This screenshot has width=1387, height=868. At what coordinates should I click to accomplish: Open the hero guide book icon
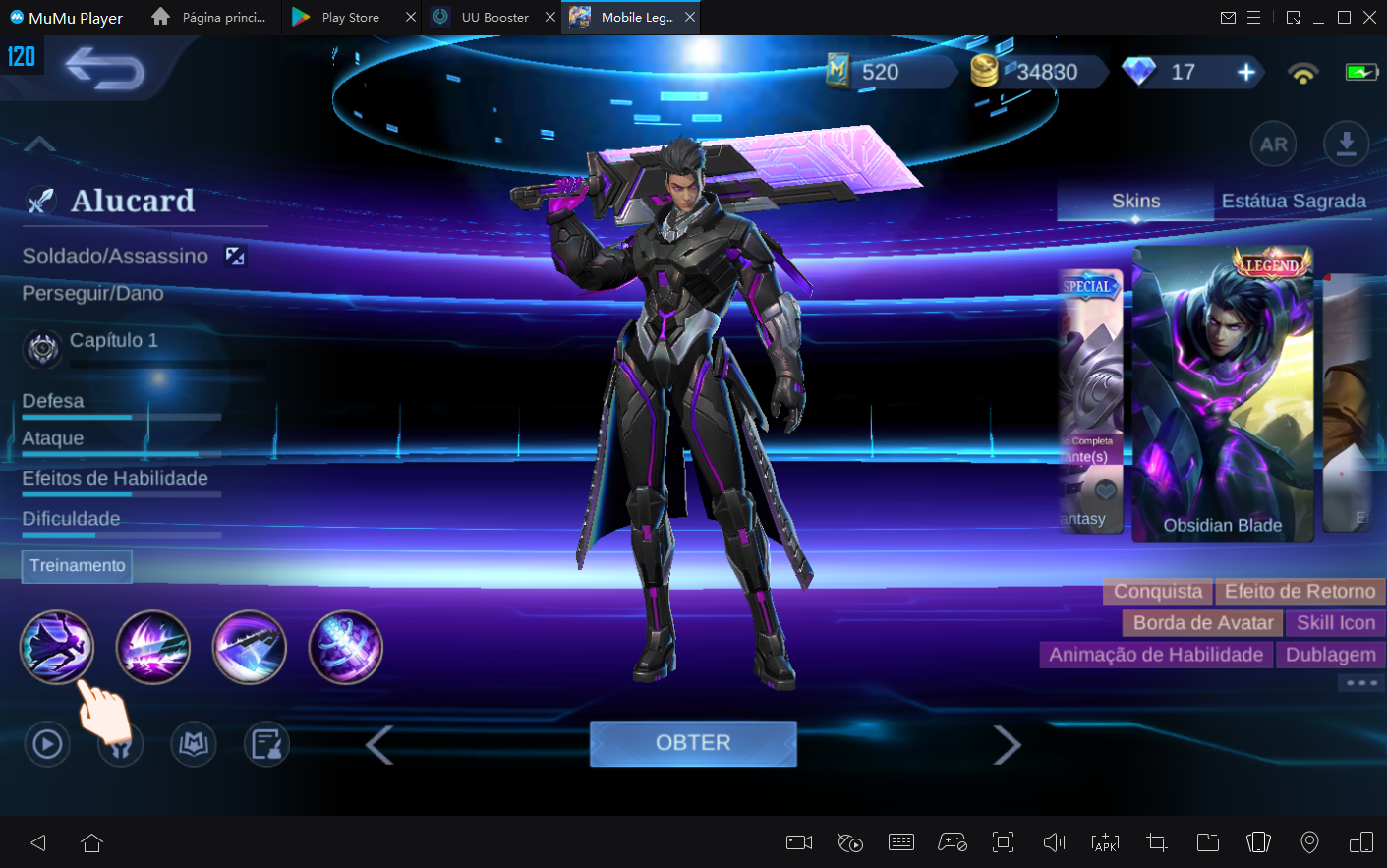click(x=193, y=744)
